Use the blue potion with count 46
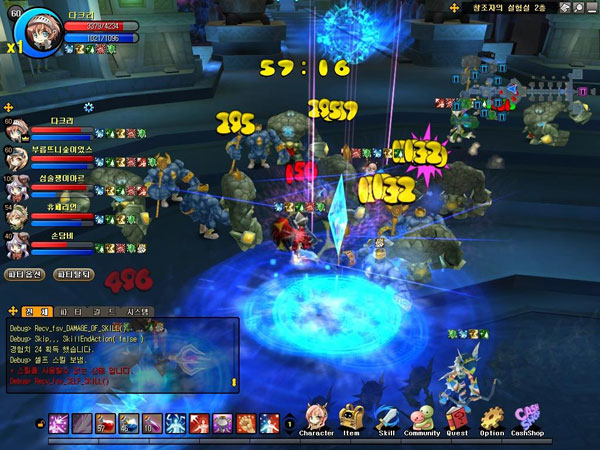Screen dimensions: 600x450 tap(128, 423)
